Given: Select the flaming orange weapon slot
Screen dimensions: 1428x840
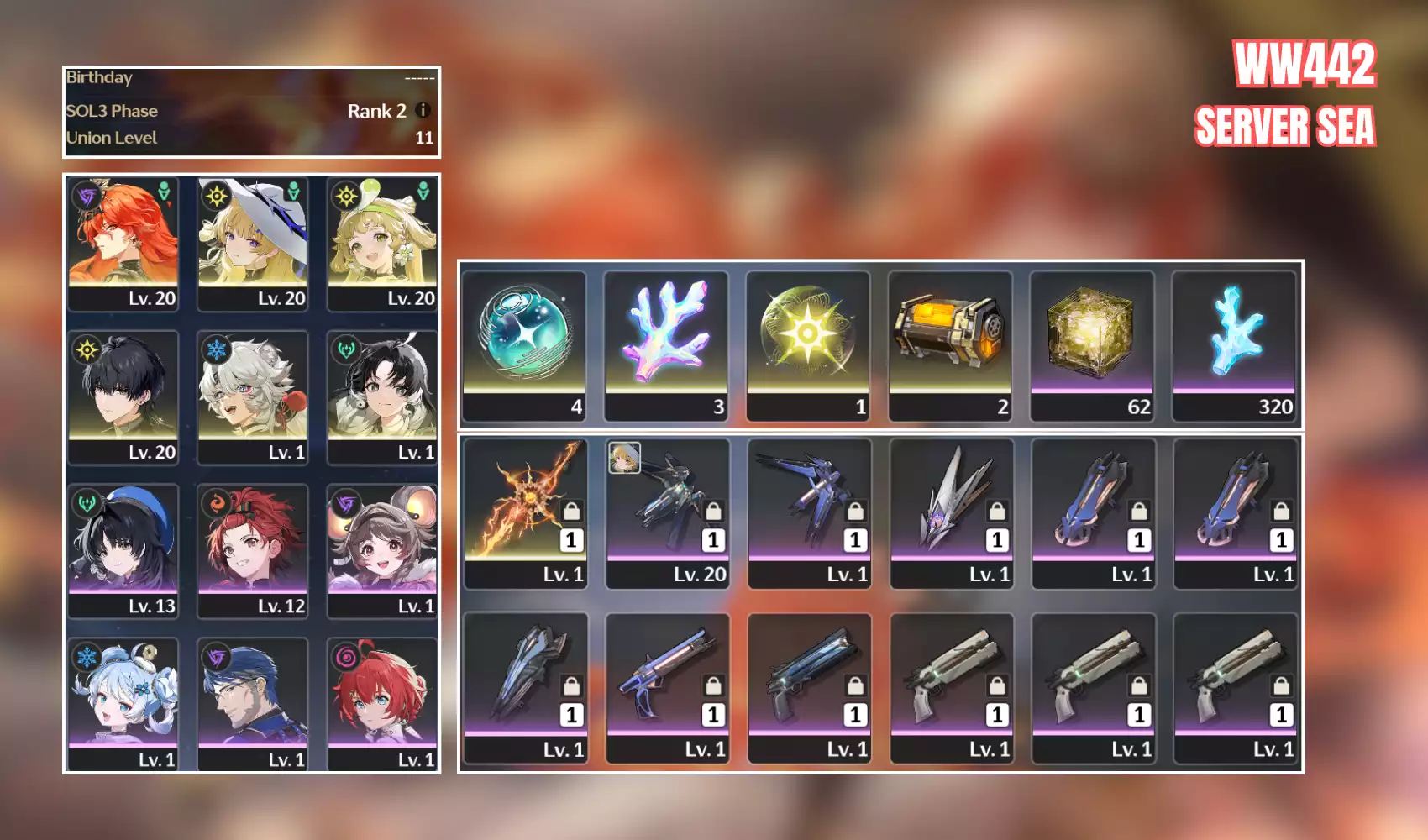Looking at the screenshot, I should point(525,512).
